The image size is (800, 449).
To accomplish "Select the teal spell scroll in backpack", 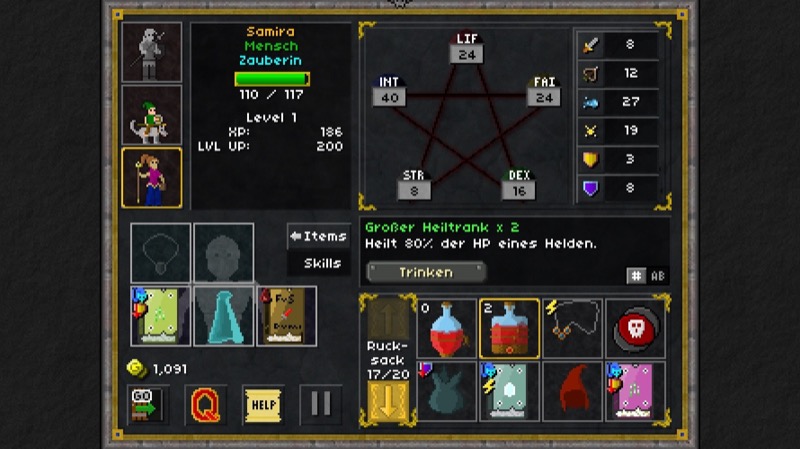I will (x=509, y=390).
